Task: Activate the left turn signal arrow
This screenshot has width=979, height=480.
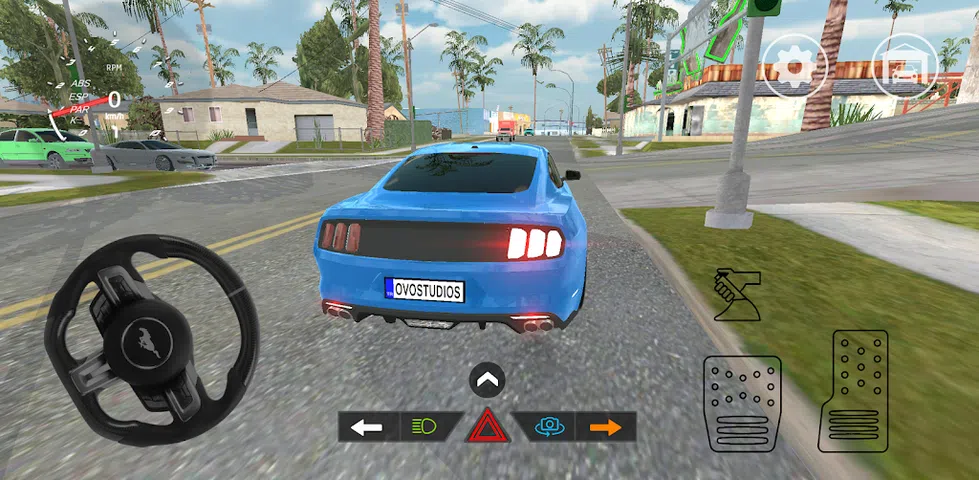Action: pos(367,427)
